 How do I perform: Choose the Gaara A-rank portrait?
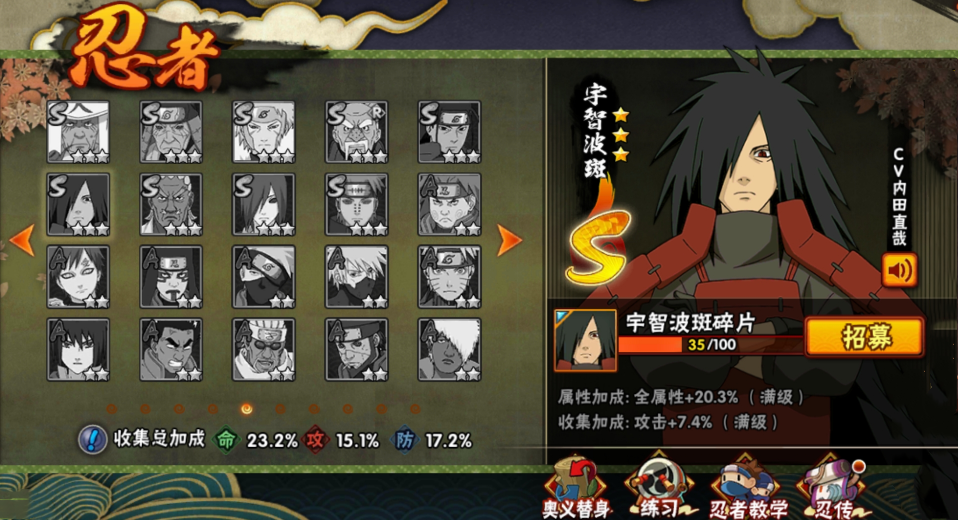[x=78, y=276]
